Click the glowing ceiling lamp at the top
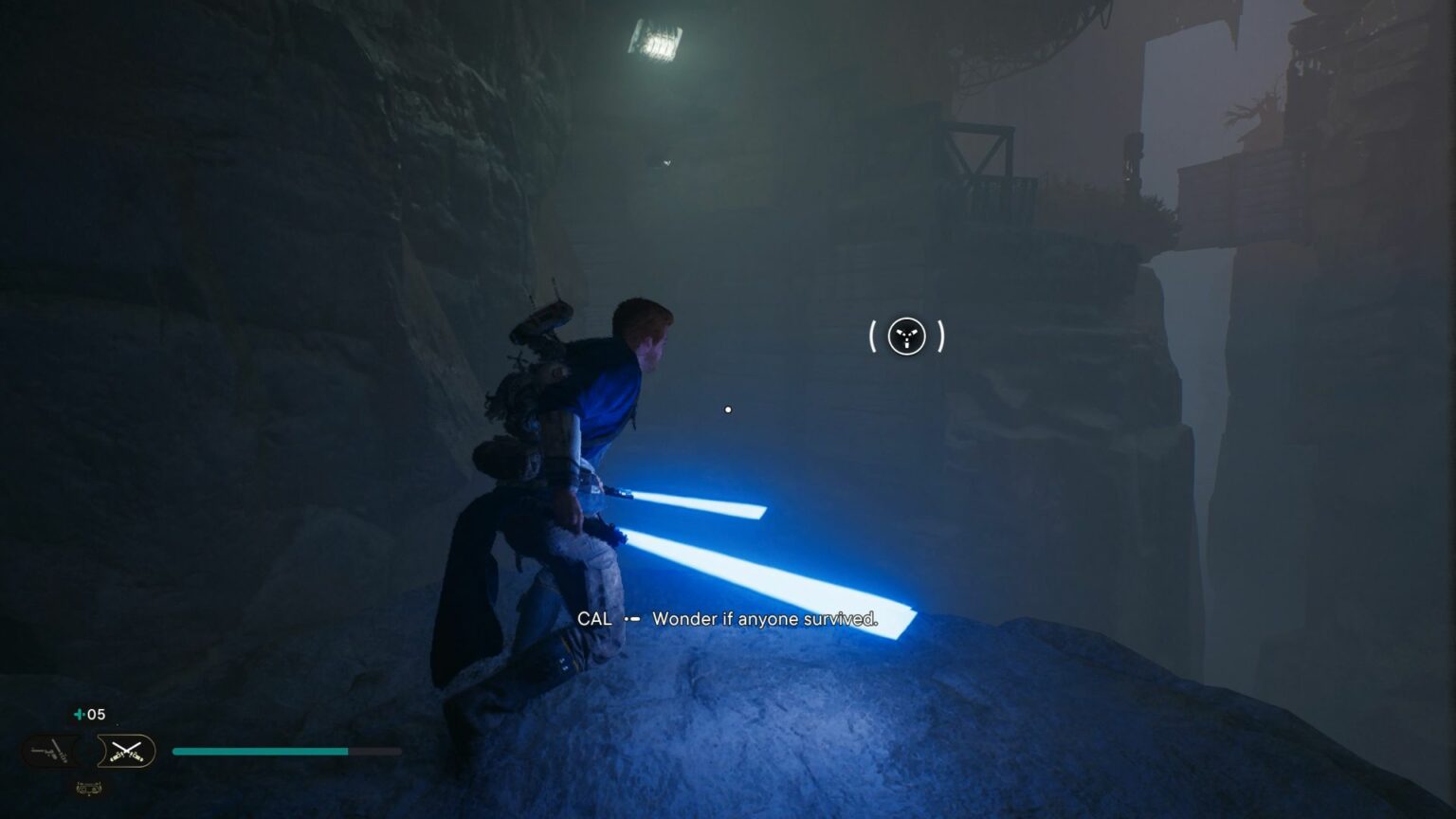This screenshot has height=819, width=1456. pyautogui.click(x=656, y=40)
